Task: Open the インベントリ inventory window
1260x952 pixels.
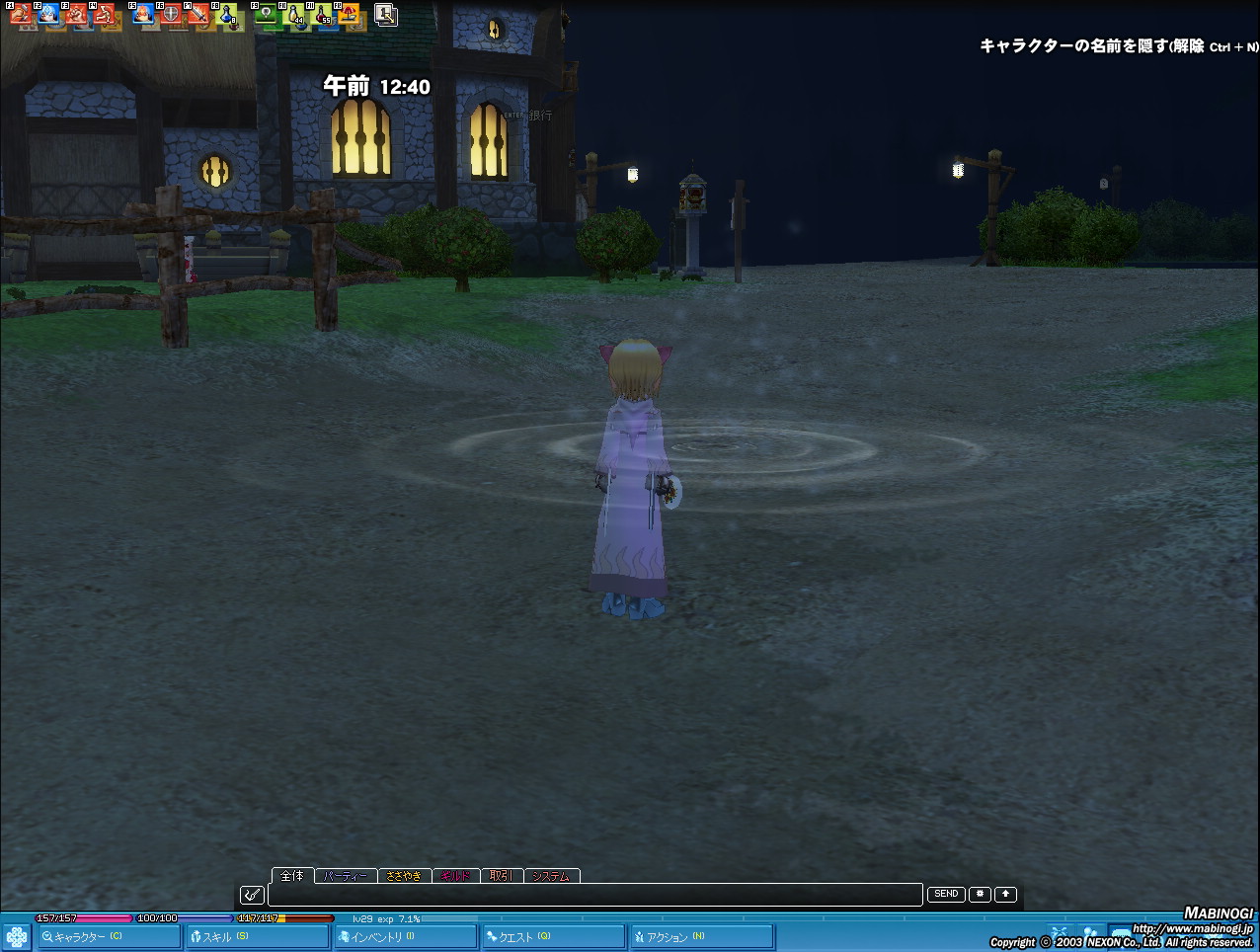Action: (x=405, y=936)
